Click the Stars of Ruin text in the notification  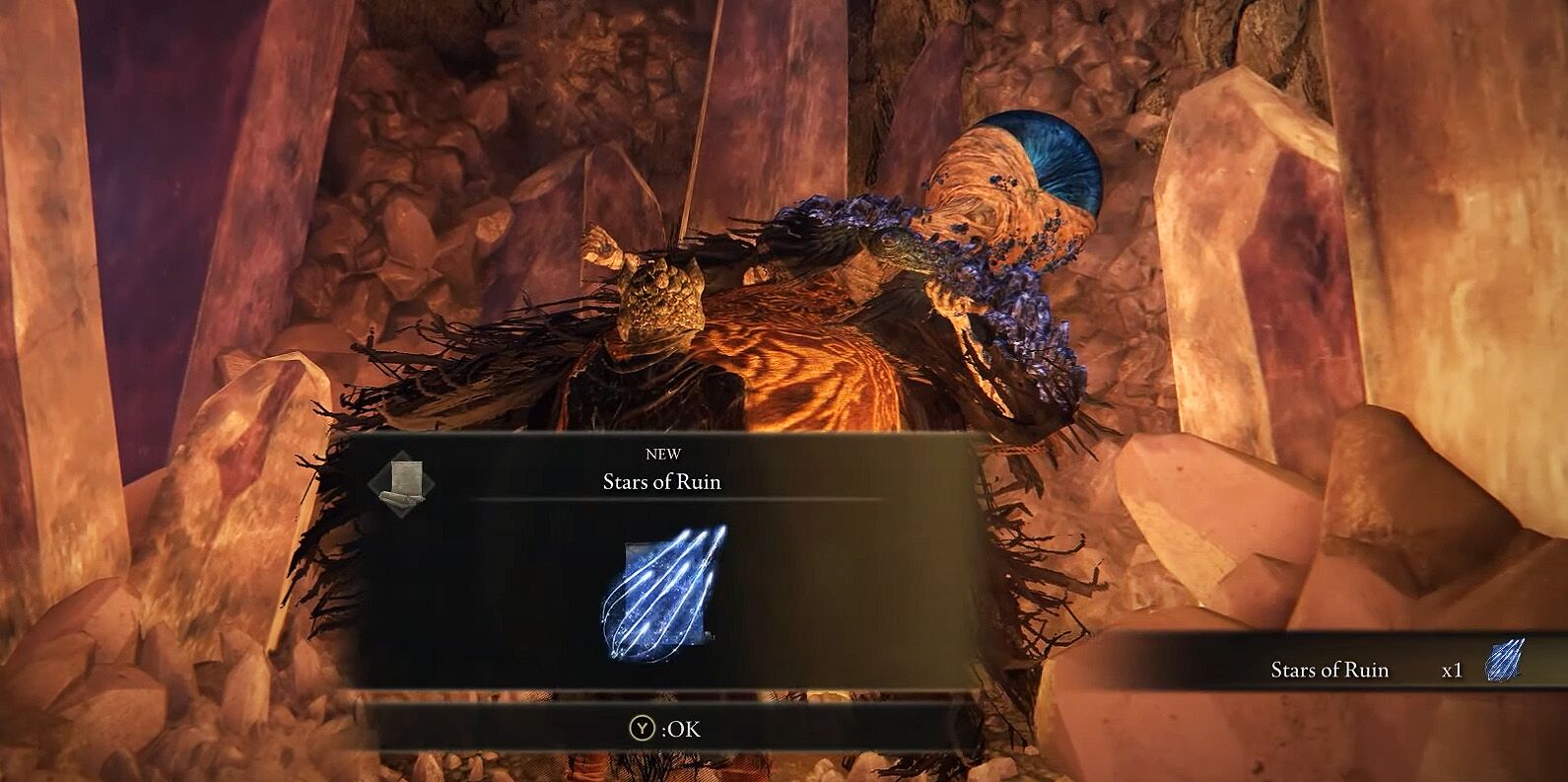pyautogui.click(x=1329, y=670)
